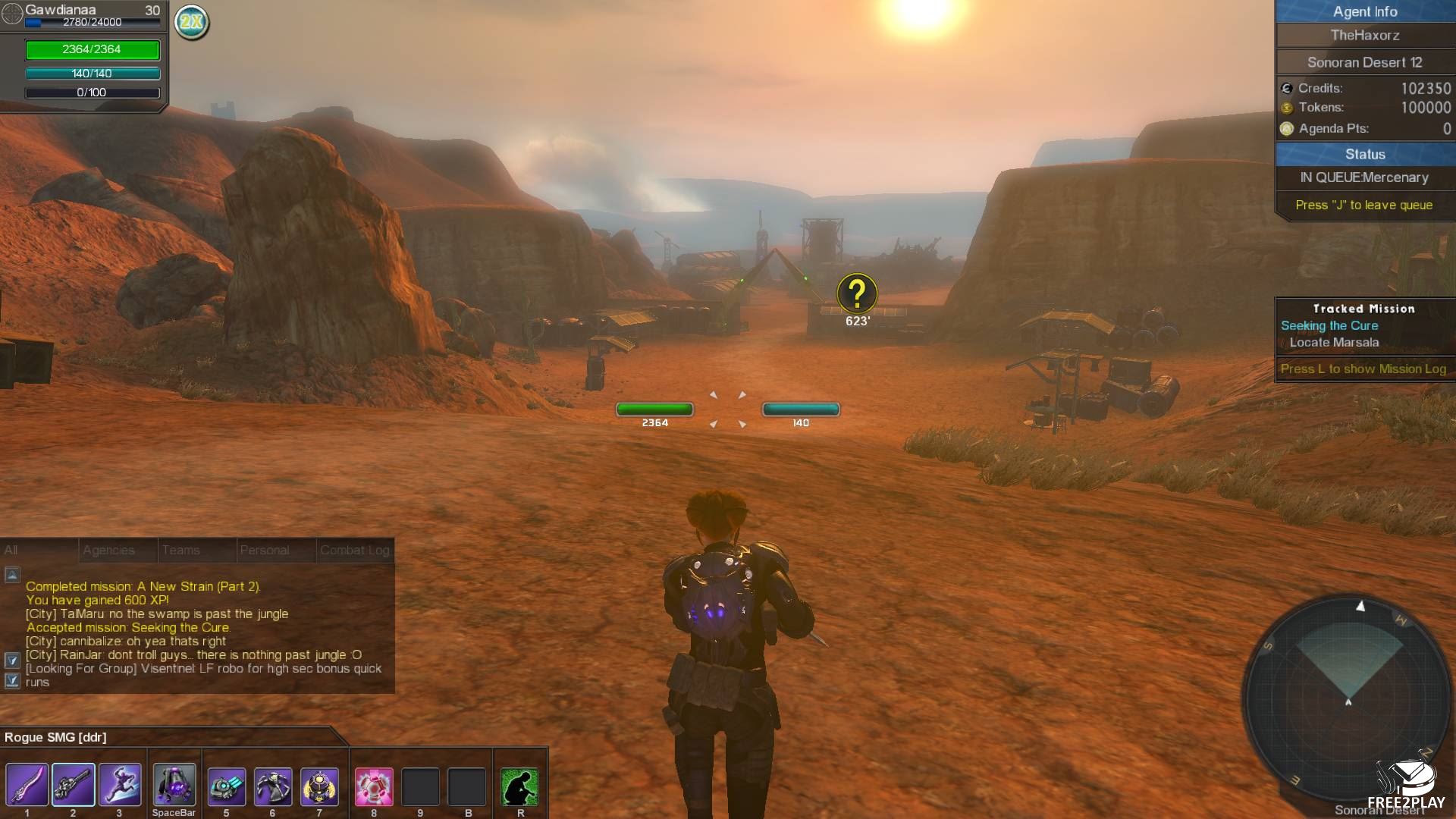
Task: Open the Seeking the Cure tracked mission
Action: (1329, 325)
